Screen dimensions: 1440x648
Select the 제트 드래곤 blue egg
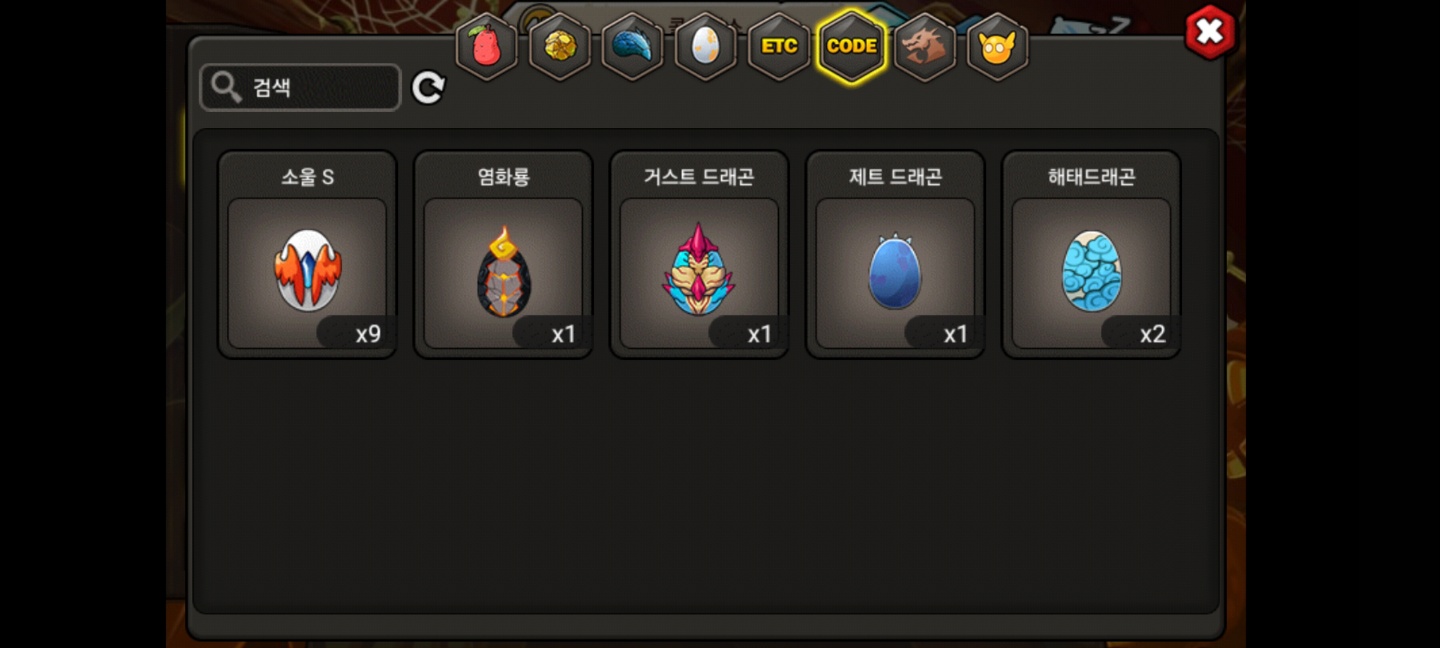895,272
